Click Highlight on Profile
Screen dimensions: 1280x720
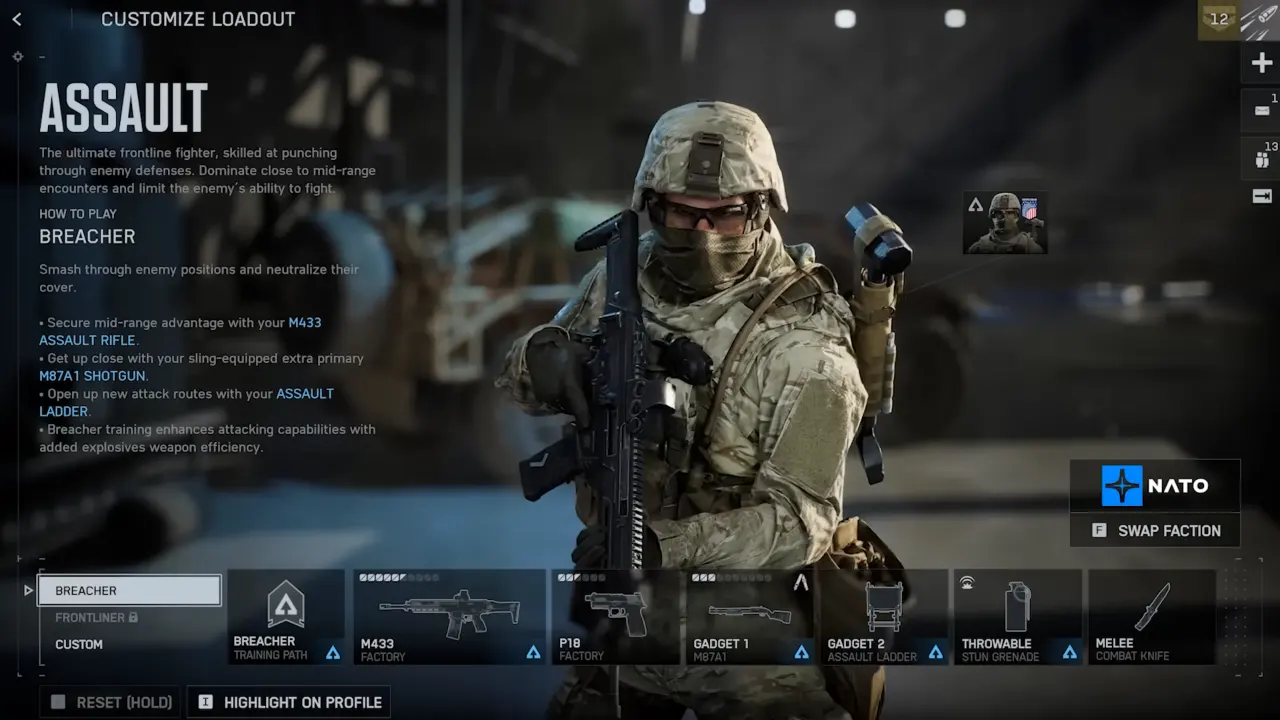[288, 701]
